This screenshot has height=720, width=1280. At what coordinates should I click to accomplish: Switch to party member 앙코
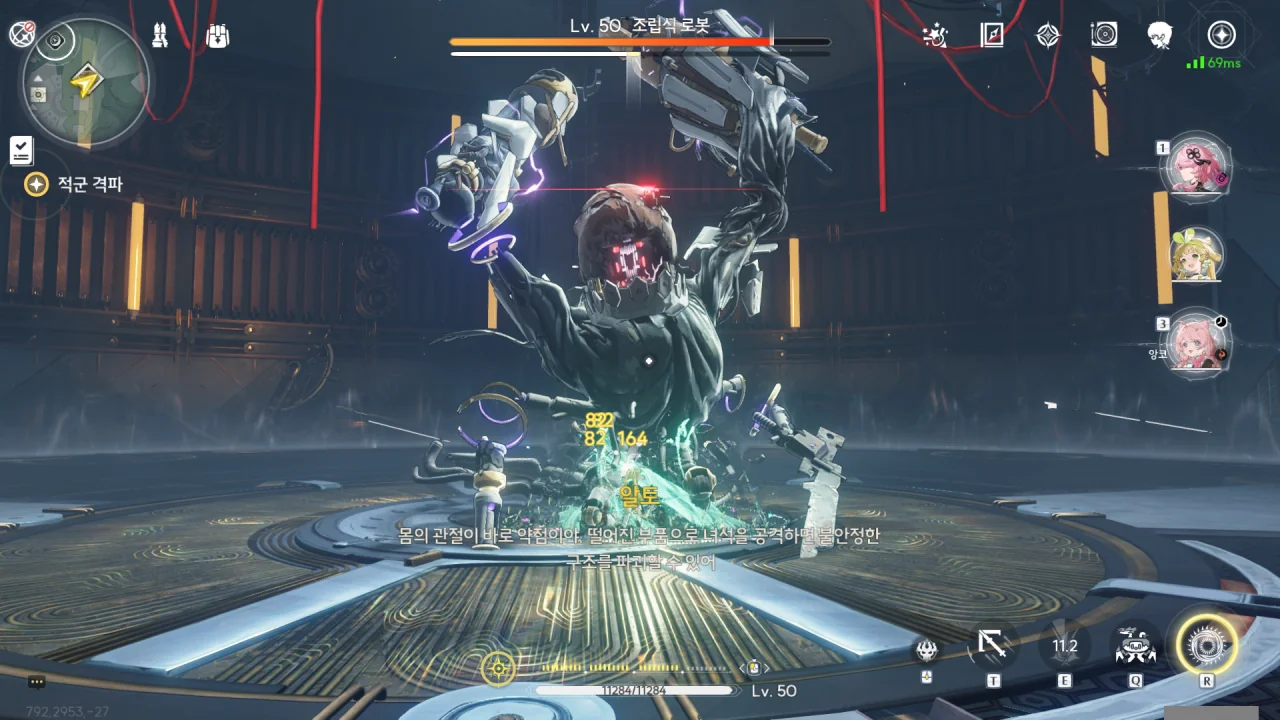point(1195,342)
